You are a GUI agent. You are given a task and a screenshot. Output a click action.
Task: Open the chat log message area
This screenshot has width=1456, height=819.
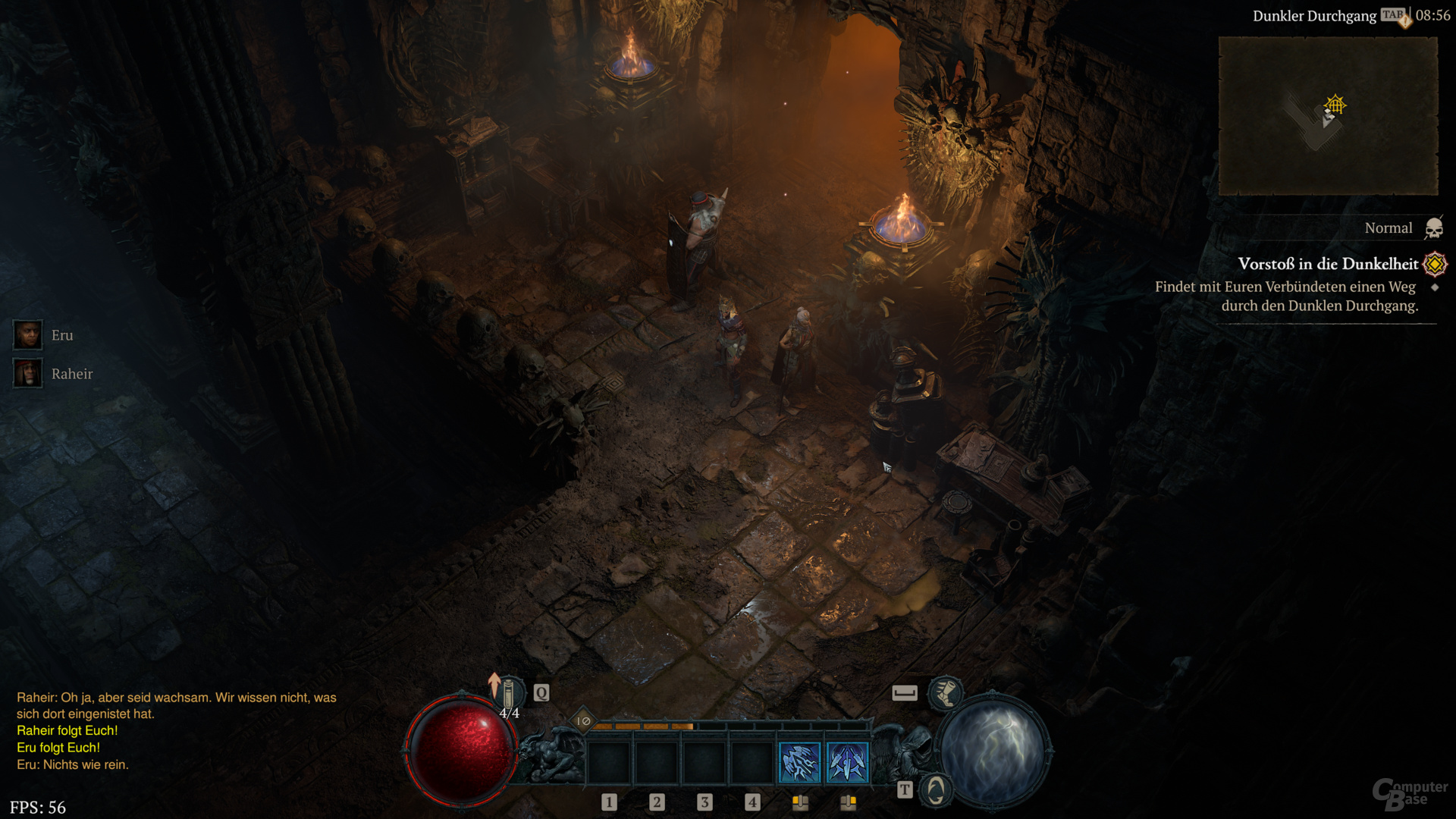(174, 730)
